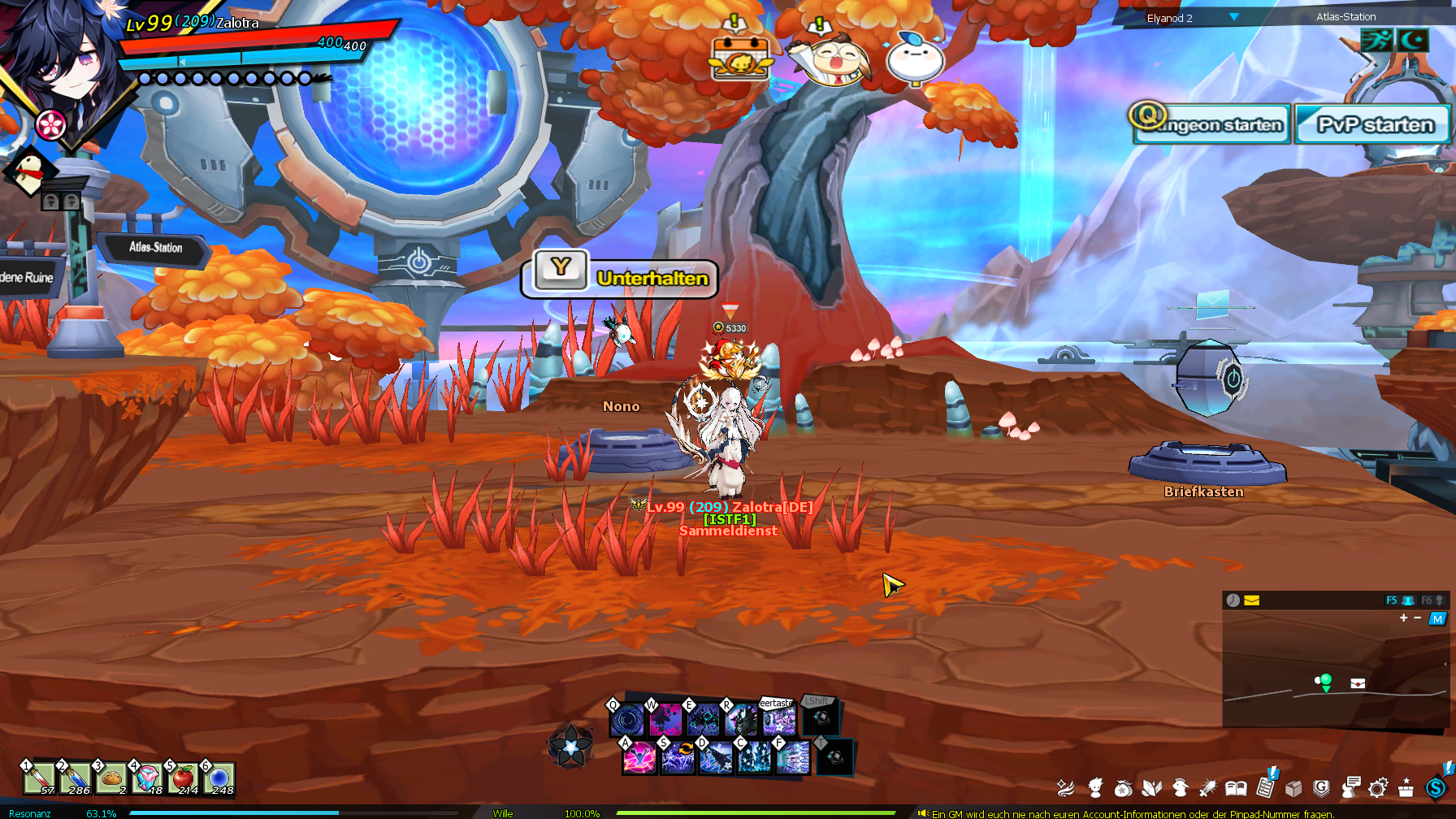Eat the red apple in slot 5
This screenshot has height=819, width=1456.
click(183, 778)
